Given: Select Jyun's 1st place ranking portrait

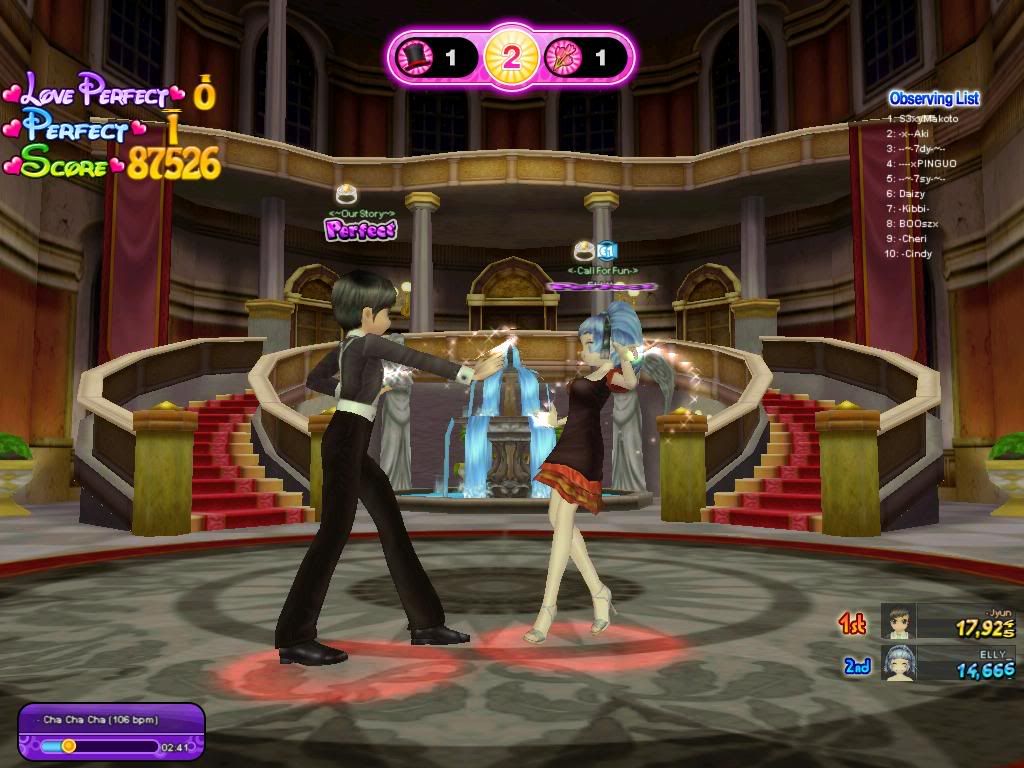Looking at the screenshot, I should 898,622.
